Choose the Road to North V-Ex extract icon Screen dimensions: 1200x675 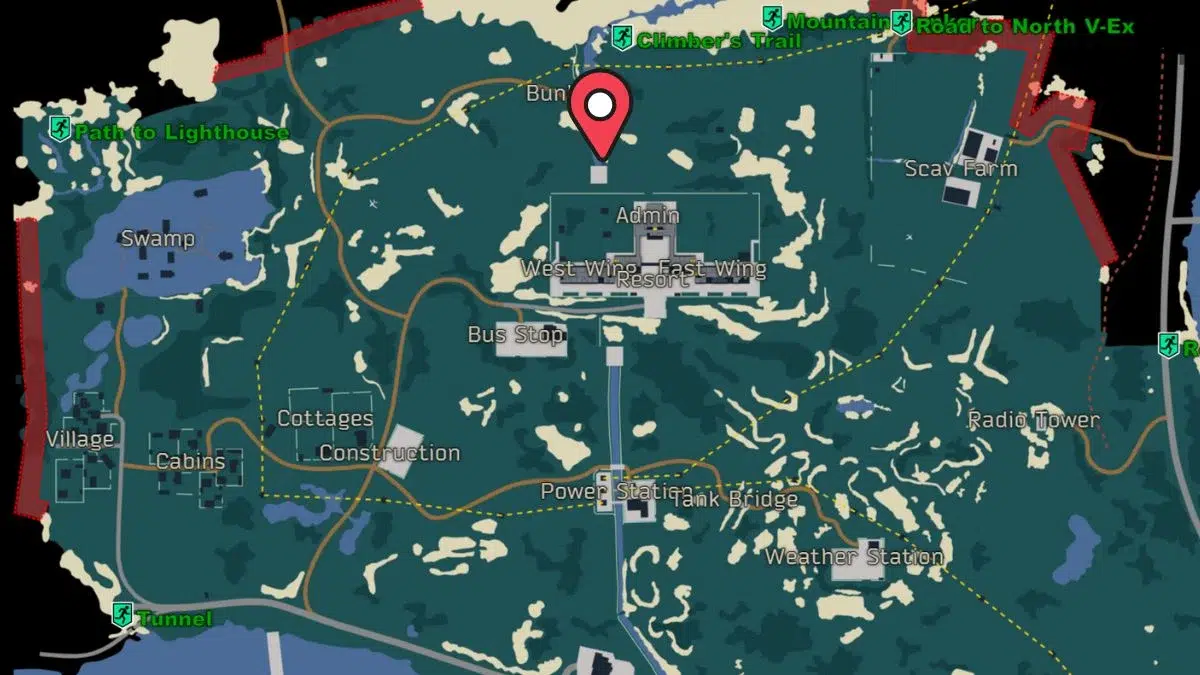point(902,22)
